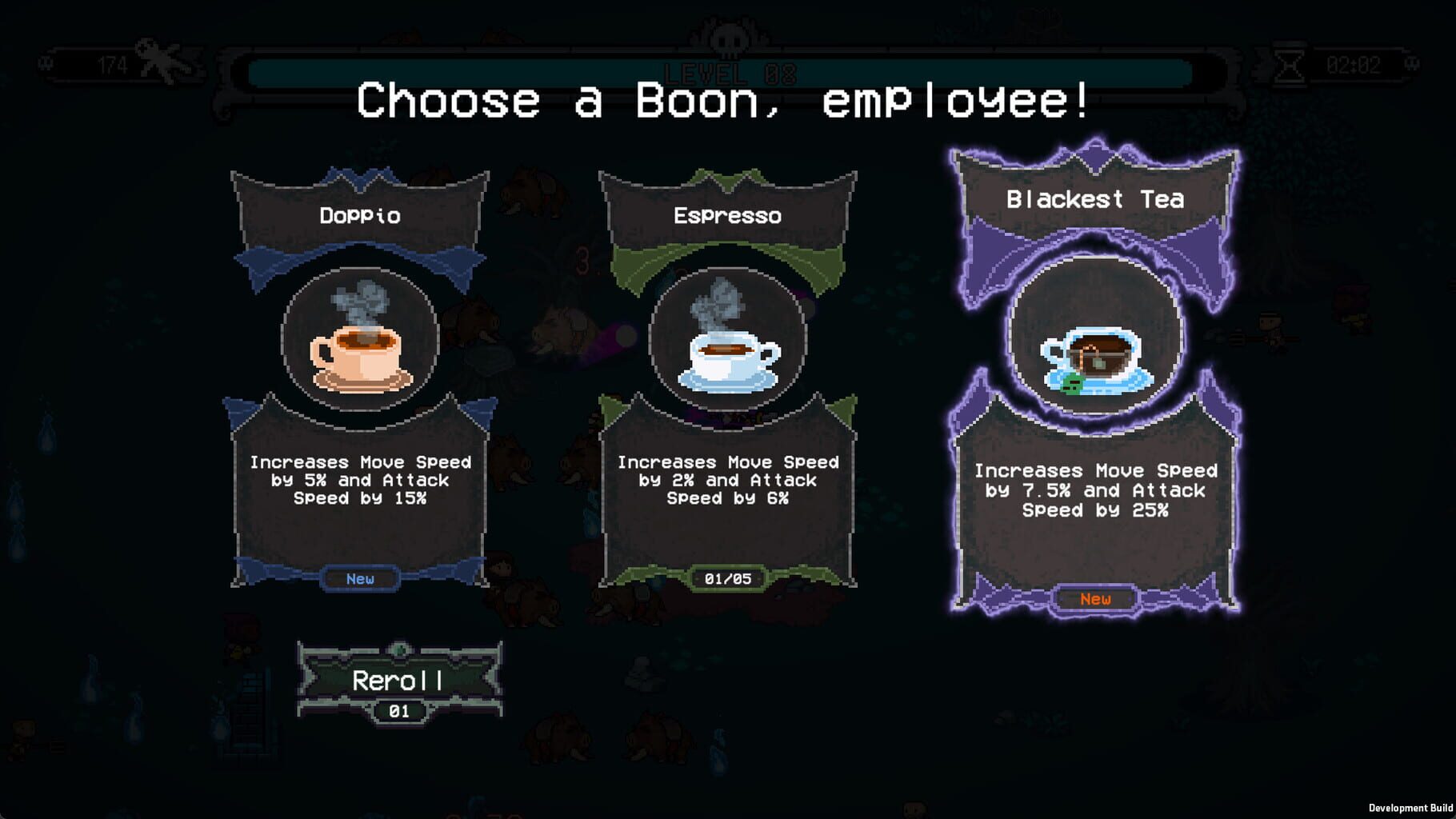Select the Doppio card title banner
Viewport: 1456px width, 819px height.
(x=359, y=214)
